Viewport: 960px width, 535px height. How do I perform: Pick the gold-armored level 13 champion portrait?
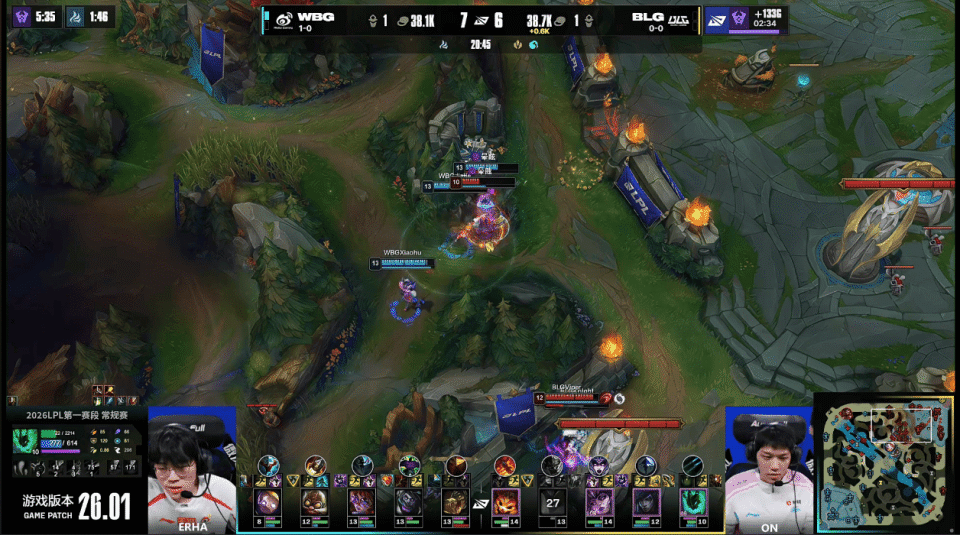(x=455, y=501)
